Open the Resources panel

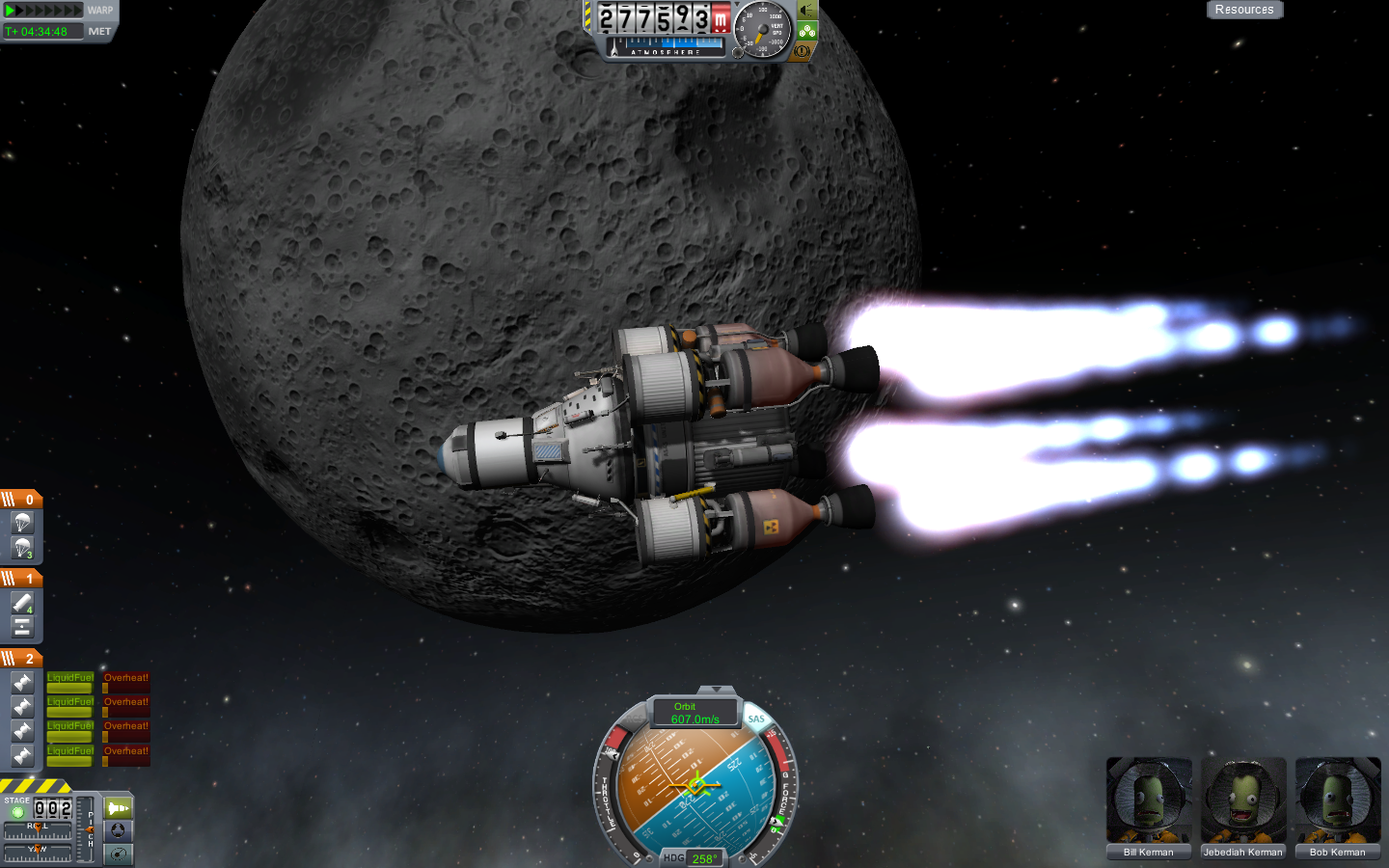(x=1243, y=10)
